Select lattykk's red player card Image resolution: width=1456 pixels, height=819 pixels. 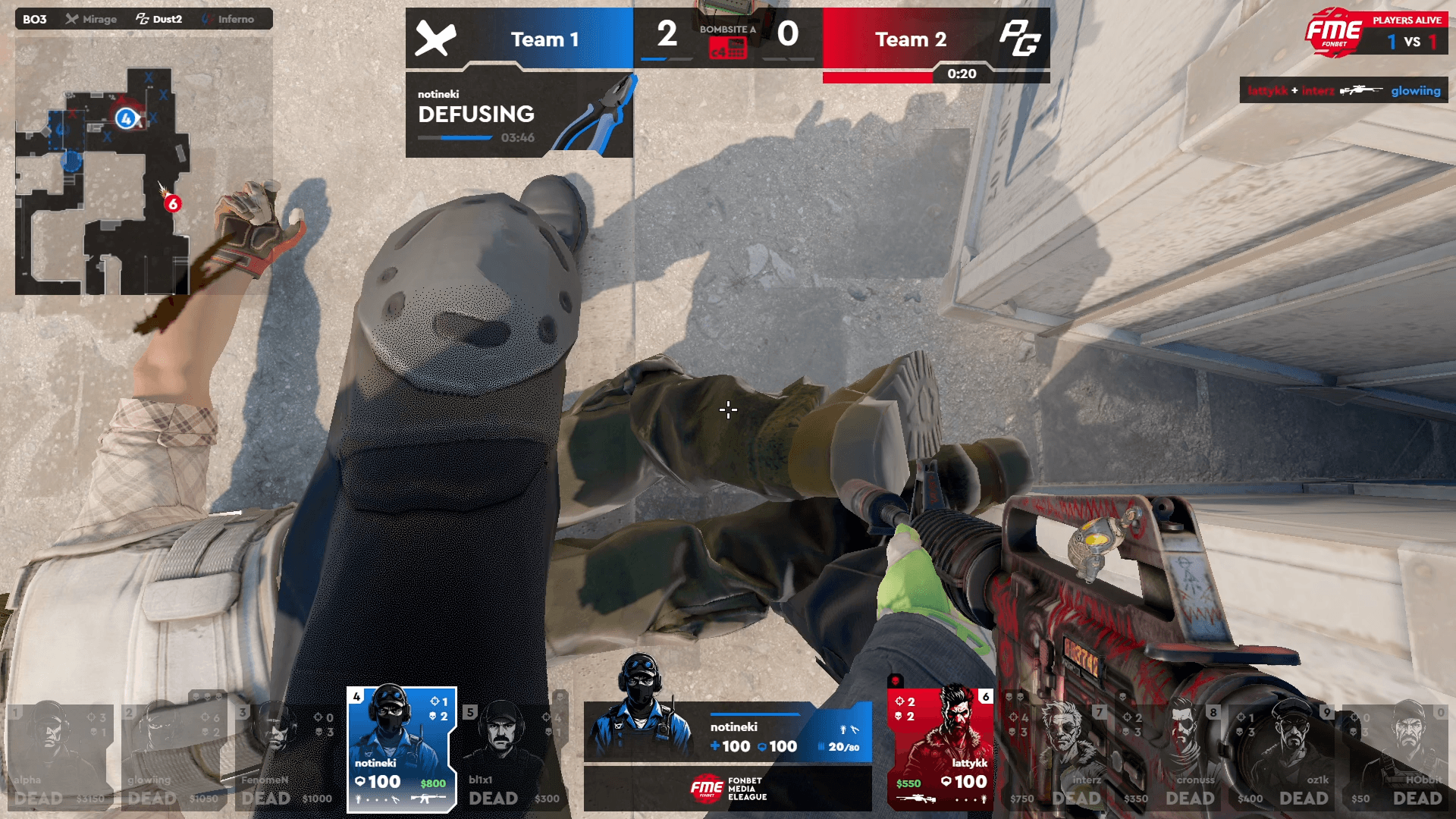tap(940, 749)
